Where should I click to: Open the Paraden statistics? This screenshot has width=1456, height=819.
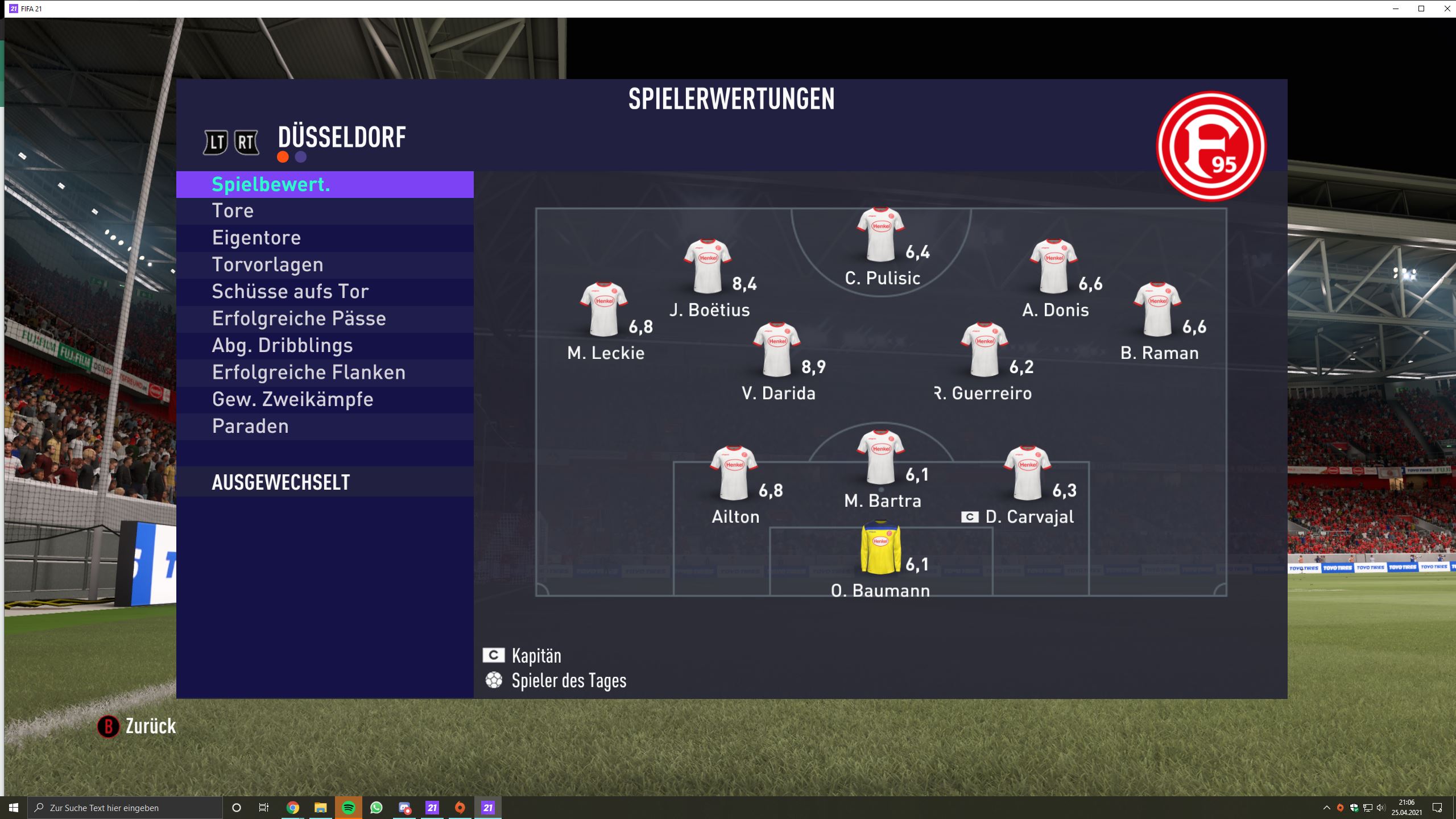pos(324,427)
